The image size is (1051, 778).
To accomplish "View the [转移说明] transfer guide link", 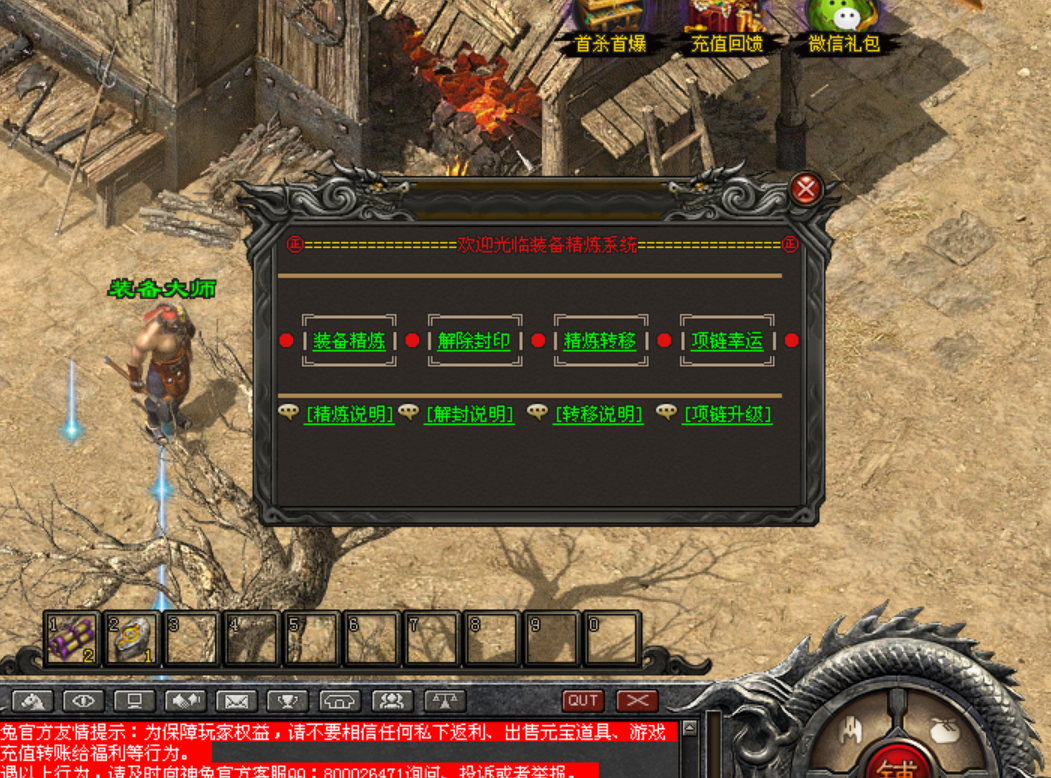I will 599,414.
